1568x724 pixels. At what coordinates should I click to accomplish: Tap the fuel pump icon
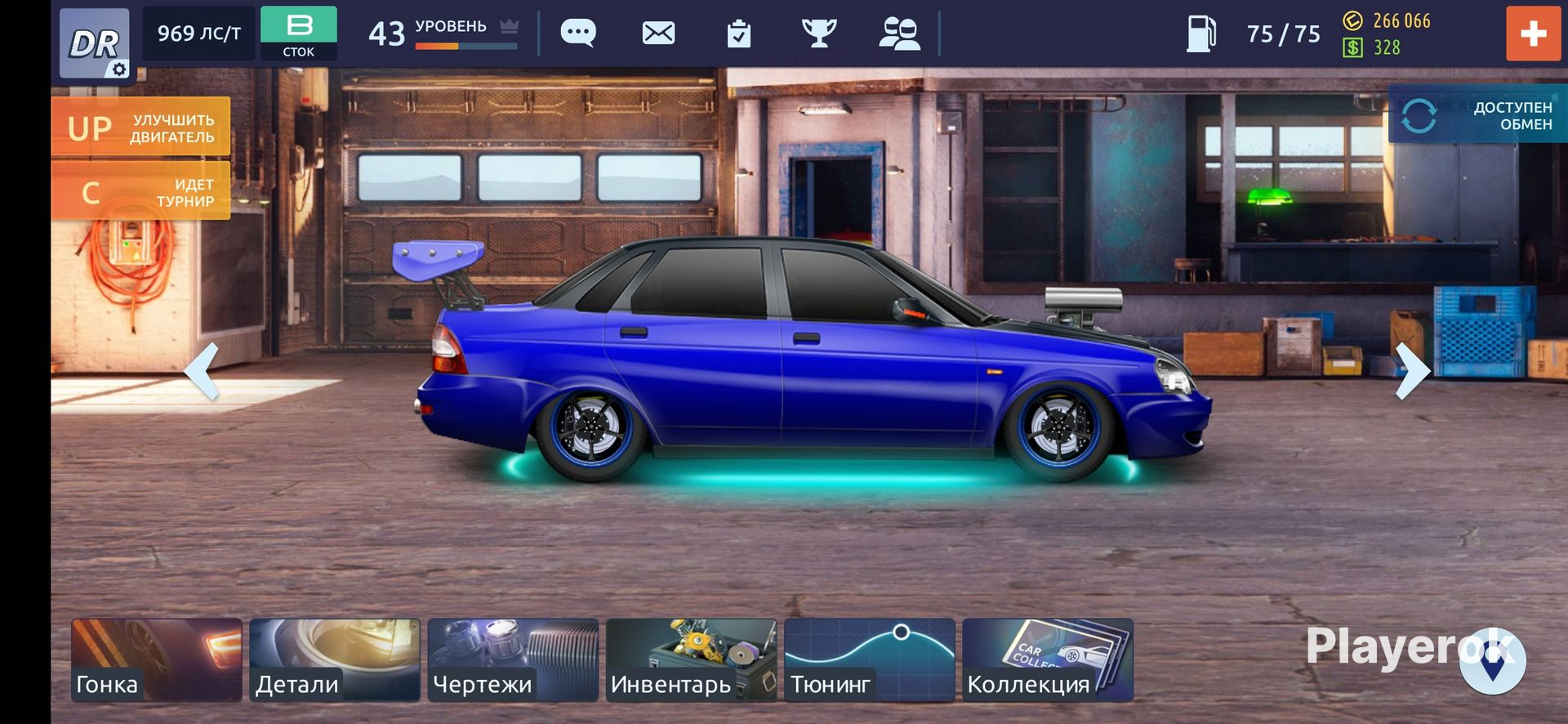(1201, 34)
